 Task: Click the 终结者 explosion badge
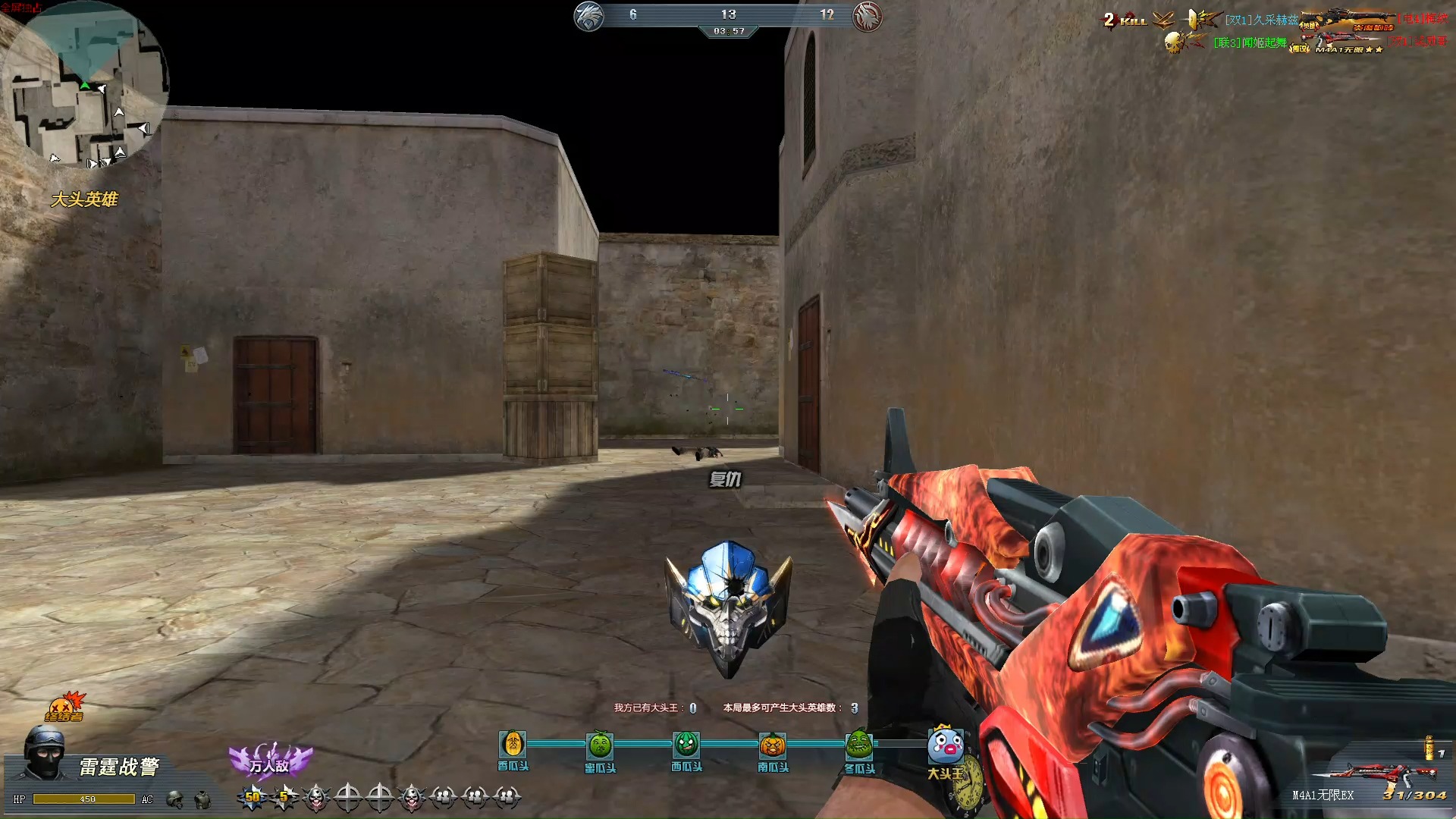(x=65, y=707)
